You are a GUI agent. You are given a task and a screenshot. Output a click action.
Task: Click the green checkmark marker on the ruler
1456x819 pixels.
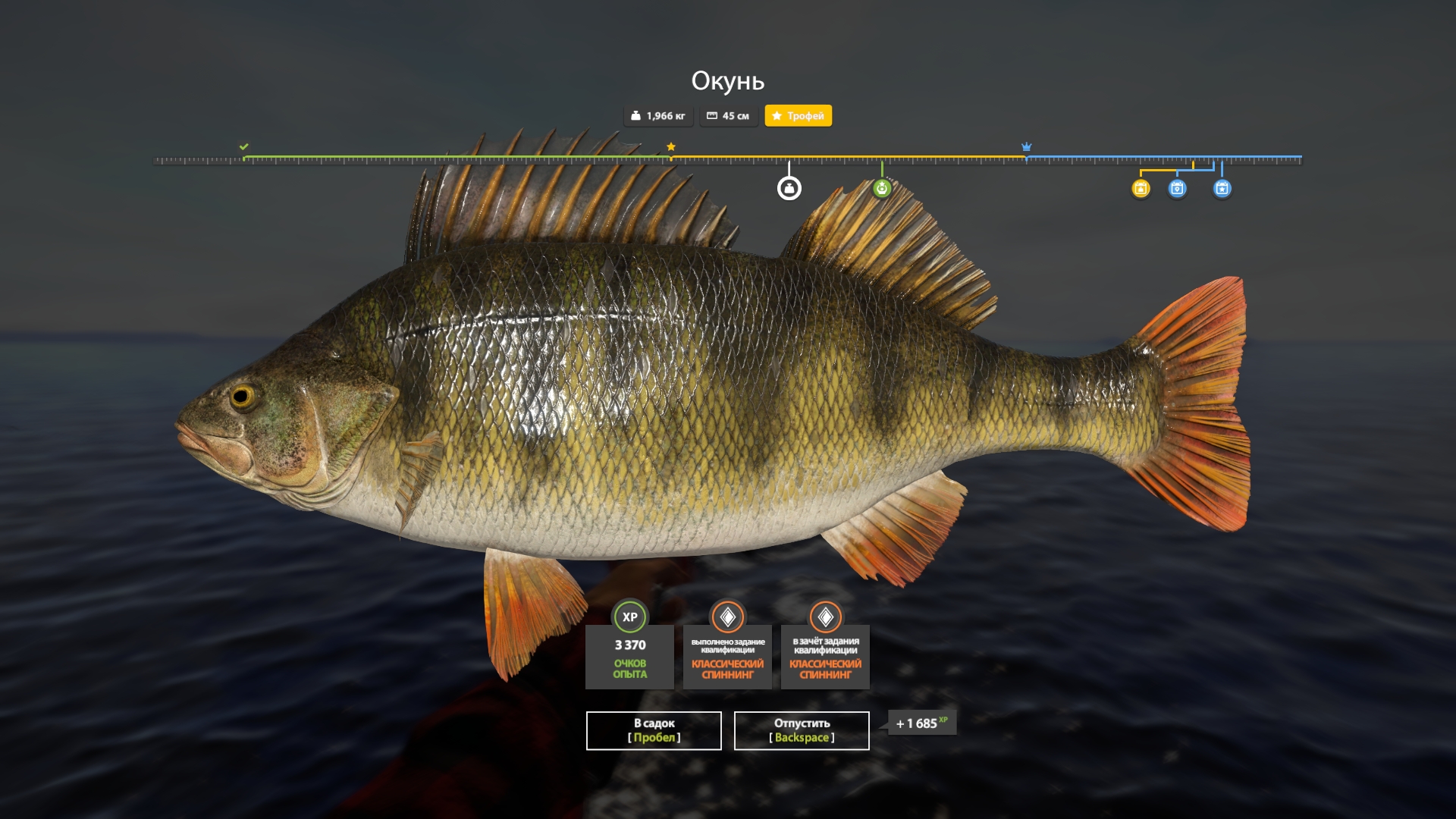tap(243, 146)
